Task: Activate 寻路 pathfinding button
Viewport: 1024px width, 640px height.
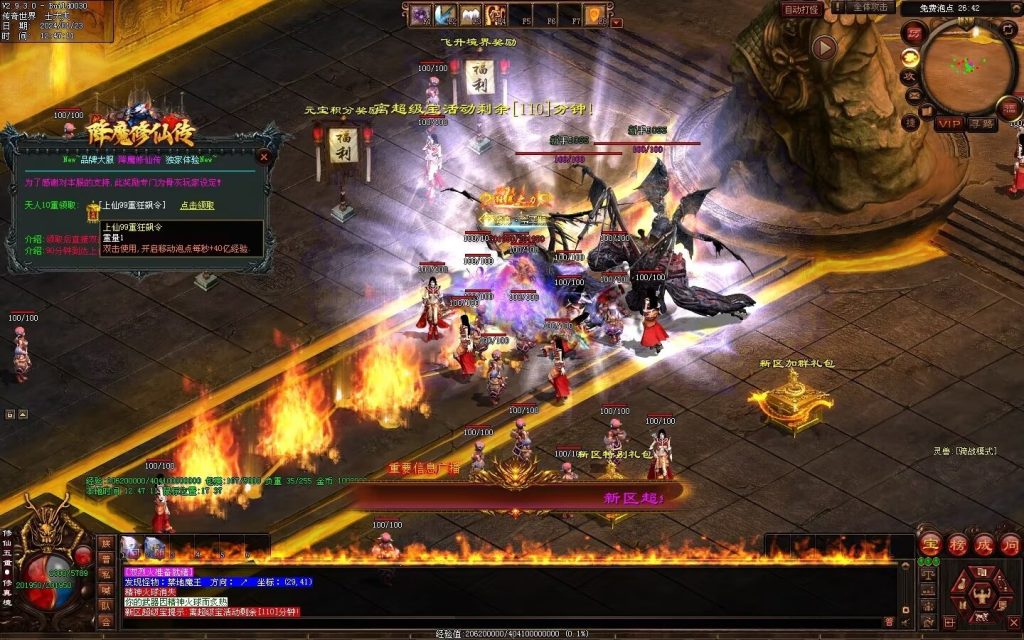Action: pos(982,124)
